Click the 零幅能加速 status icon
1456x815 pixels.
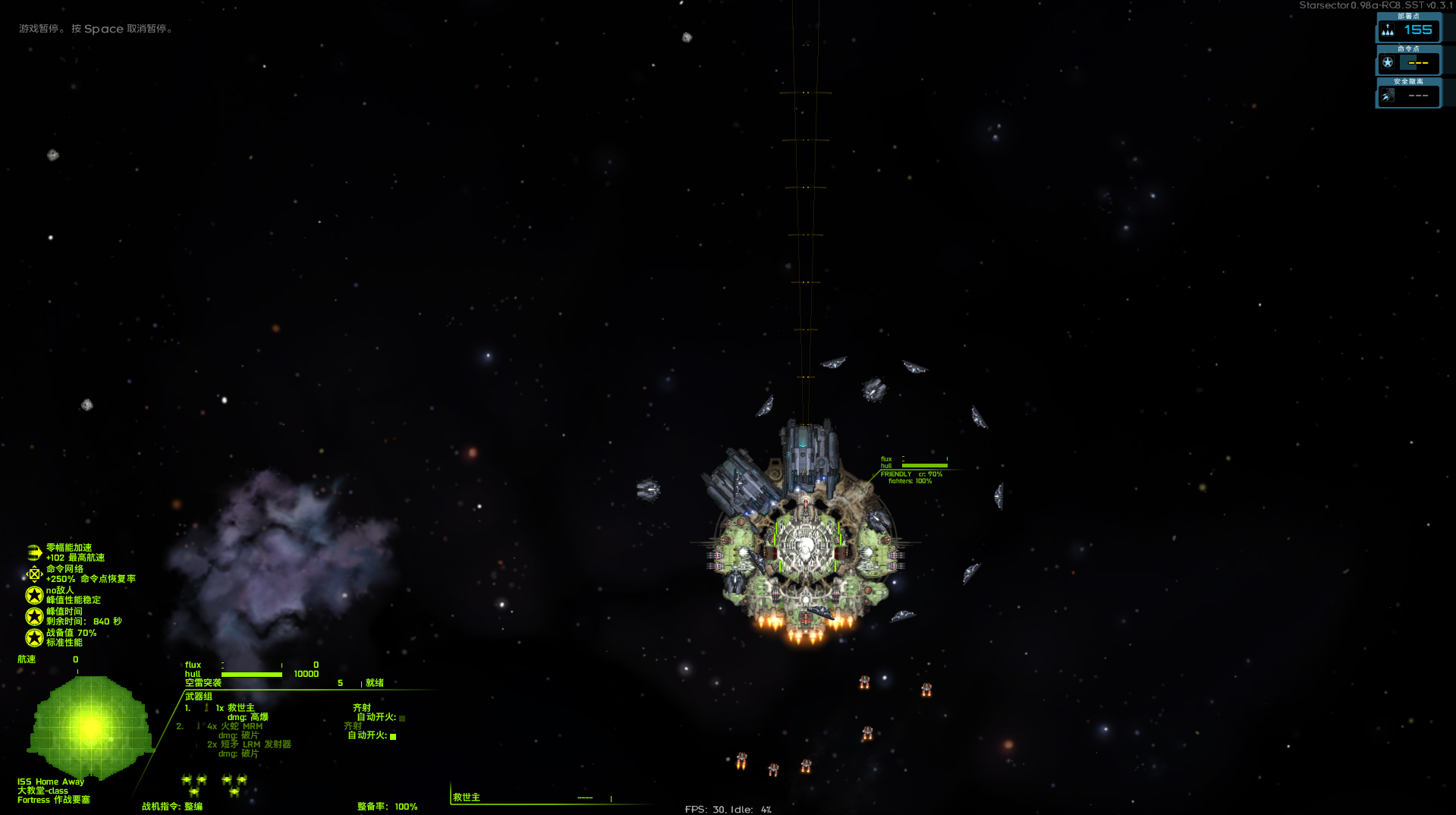coord(34,552)
